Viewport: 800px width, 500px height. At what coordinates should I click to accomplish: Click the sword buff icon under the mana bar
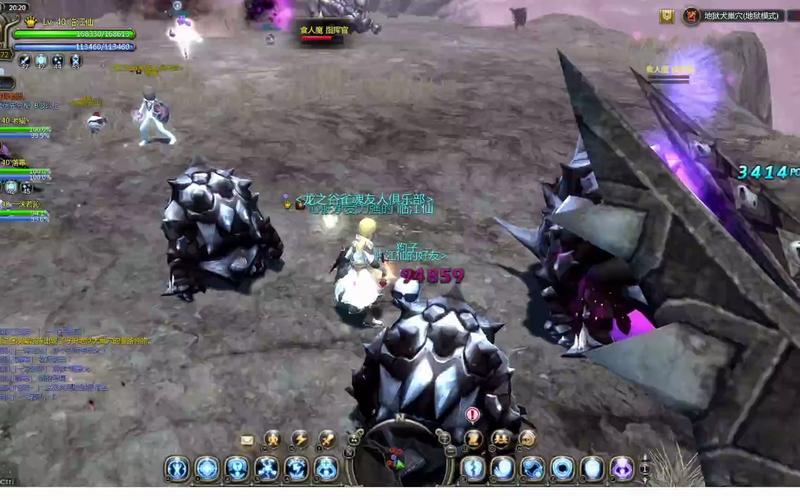pos(23,61)
